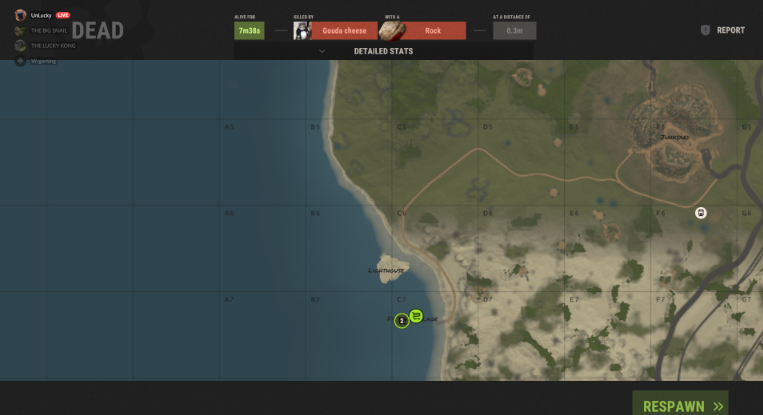The width and height of the screenshot is (763, 415).
Task: Click the white train station map marker
Action: click(x=701, y=213)
